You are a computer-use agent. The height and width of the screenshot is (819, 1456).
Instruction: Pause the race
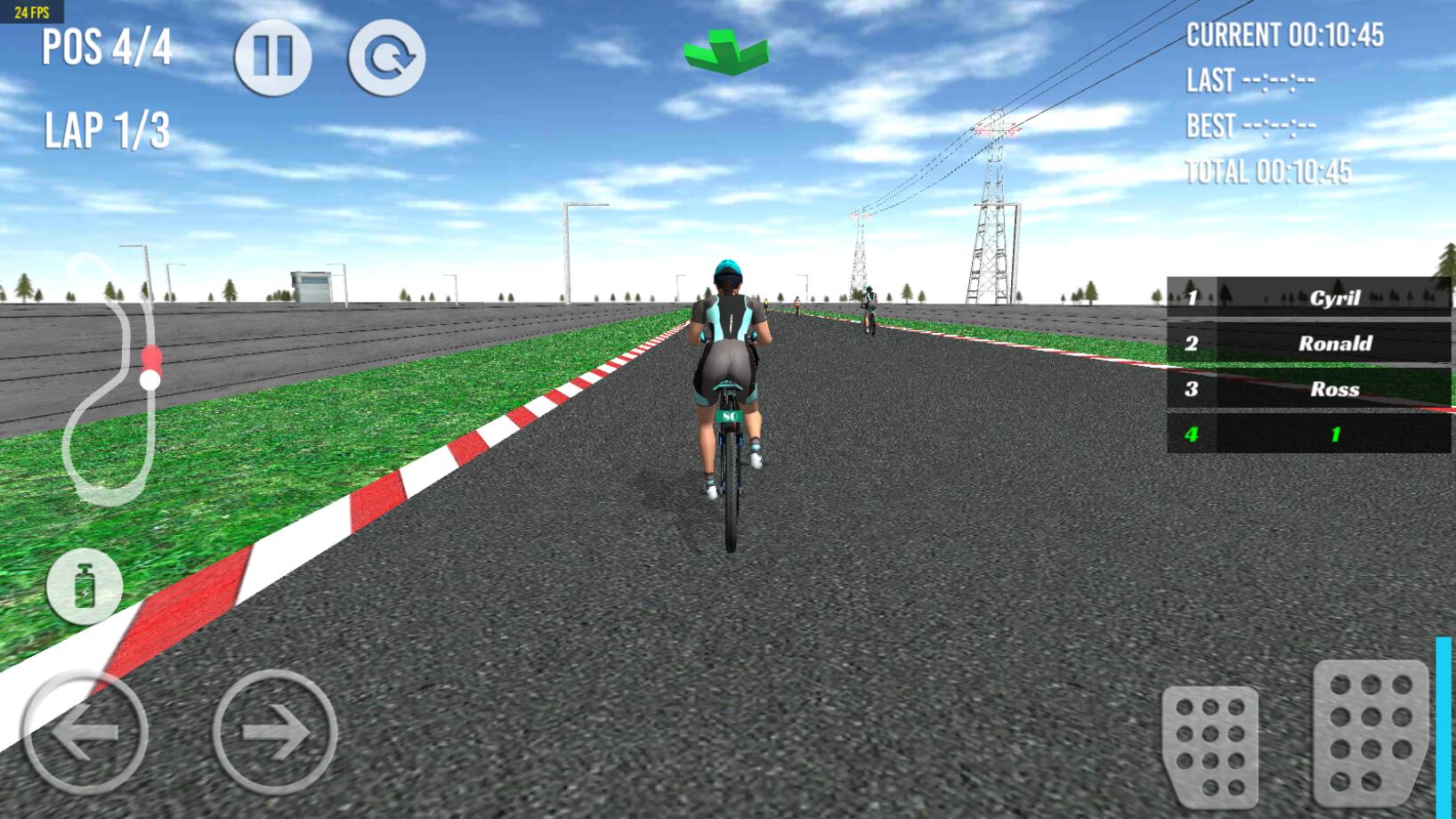click(273, 56)
